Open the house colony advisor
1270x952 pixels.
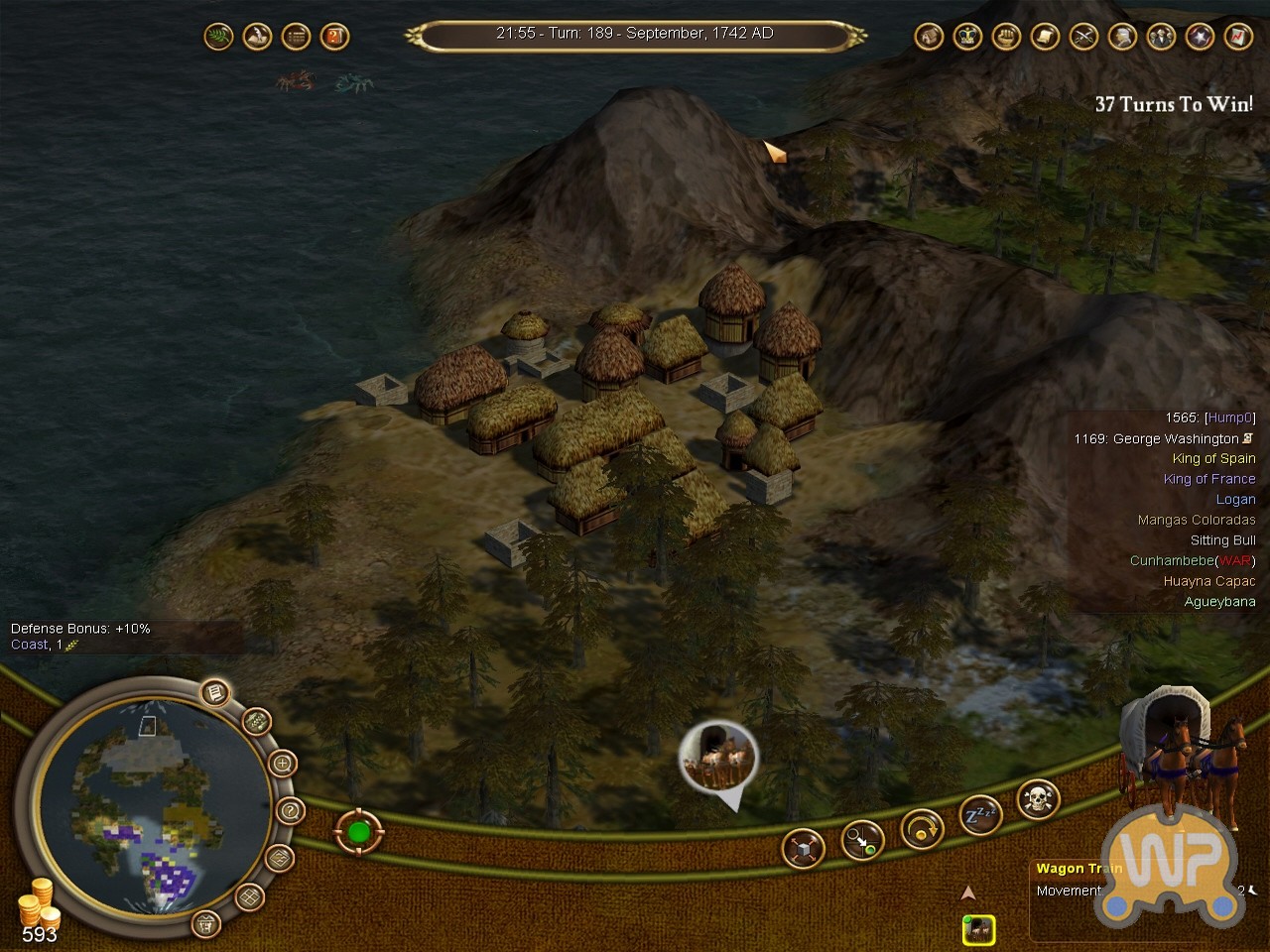point(929,38)
